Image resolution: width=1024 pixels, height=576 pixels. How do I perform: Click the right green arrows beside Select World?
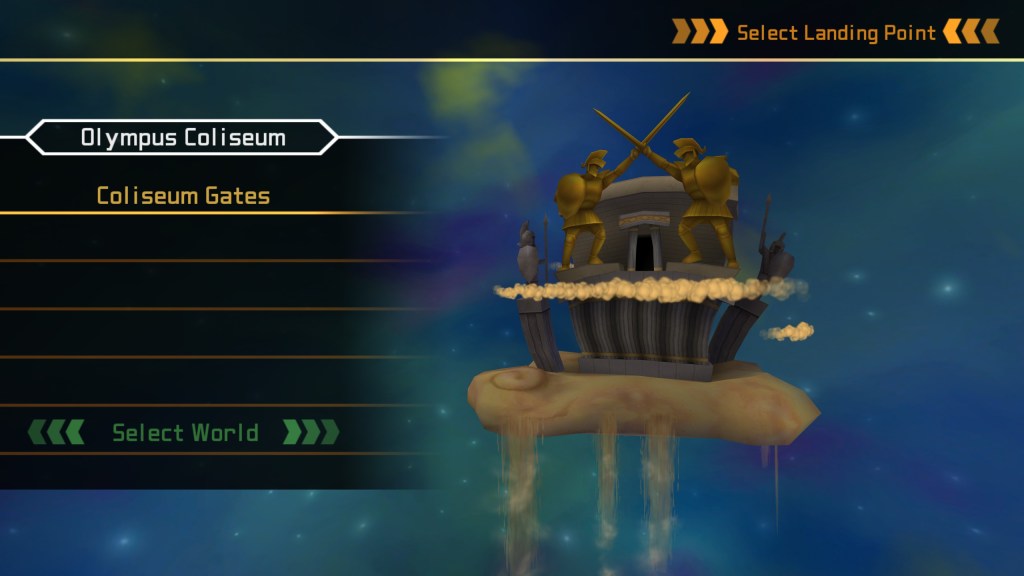coord(310,432)
